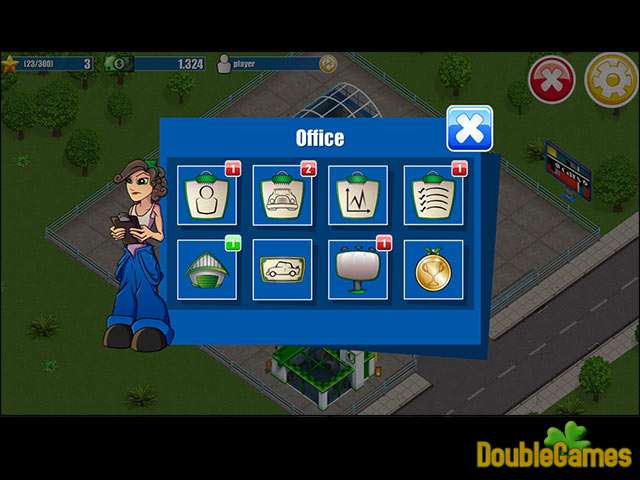Open the billboard advertising tile
640x480 pixels.
click(x=358, y=269)
